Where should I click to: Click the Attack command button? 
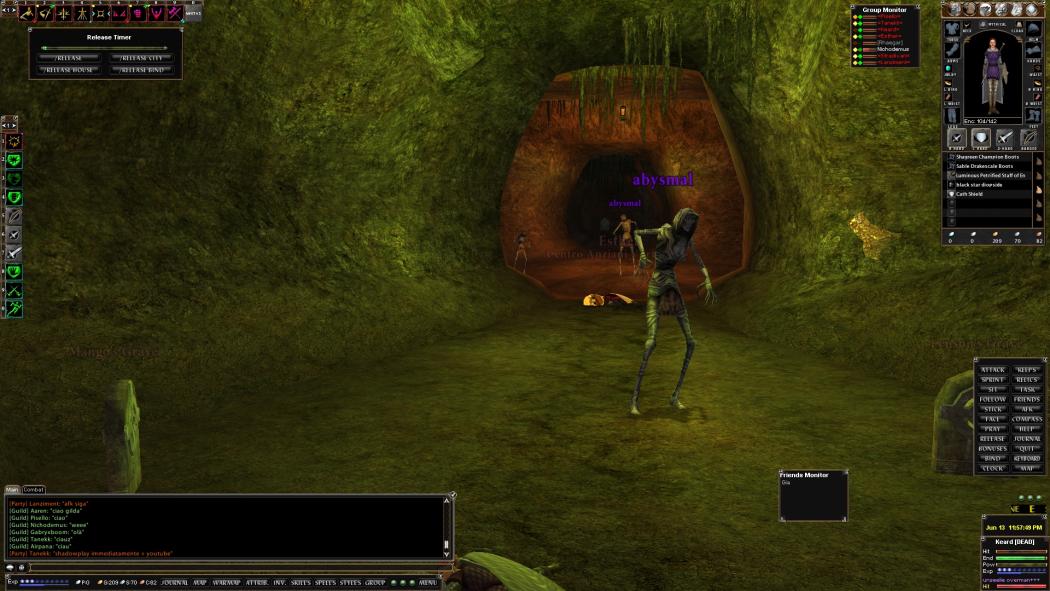993,370
